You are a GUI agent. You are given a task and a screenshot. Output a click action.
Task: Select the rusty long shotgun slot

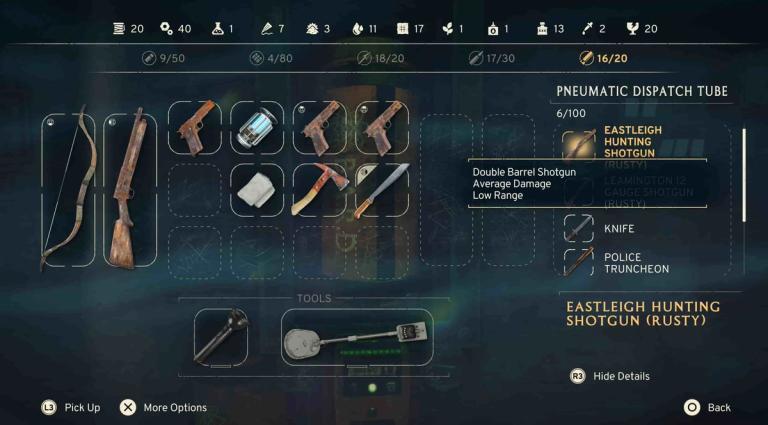130,189
